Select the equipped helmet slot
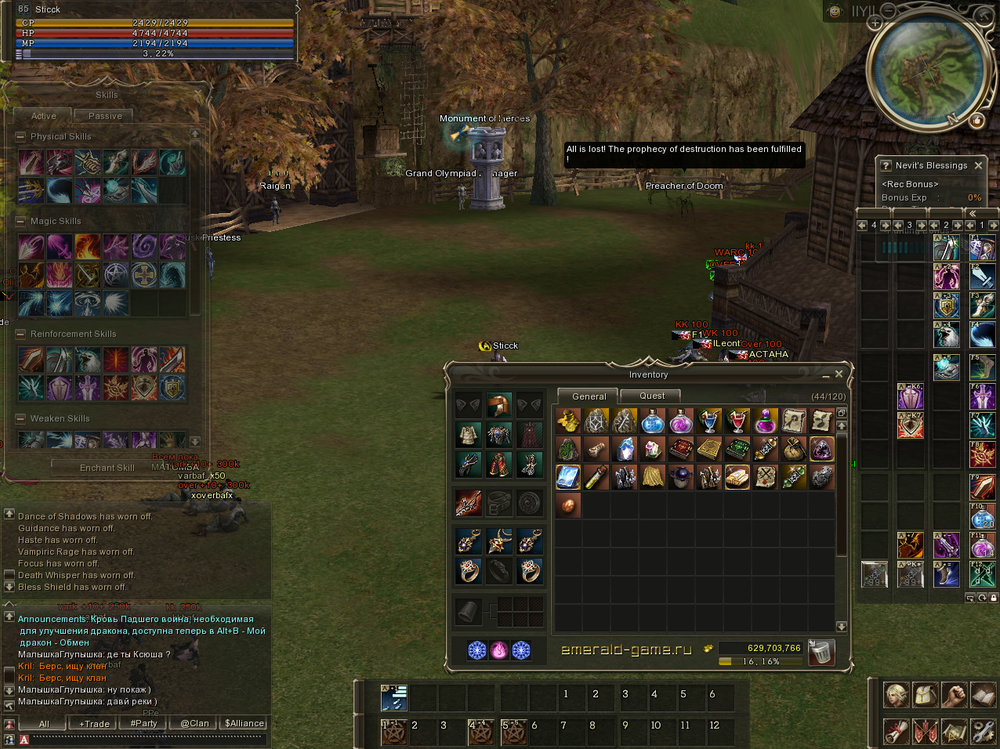Screen dimensions: 1000x749 [498, 405]
